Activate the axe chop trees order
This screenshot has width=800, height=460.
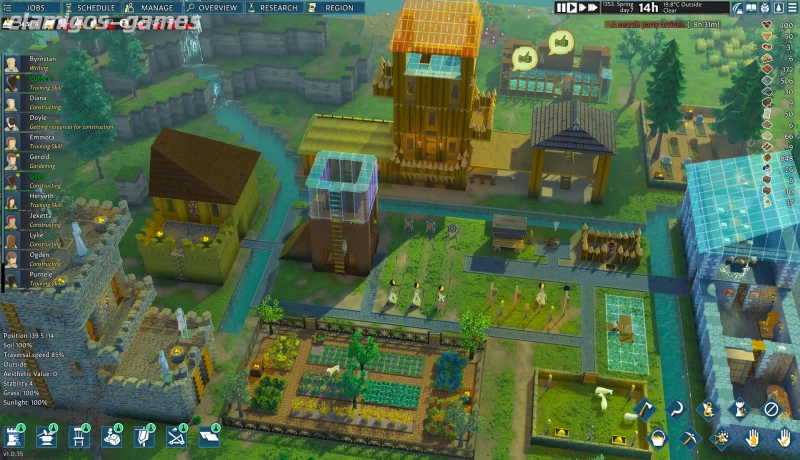pos(644,408)
